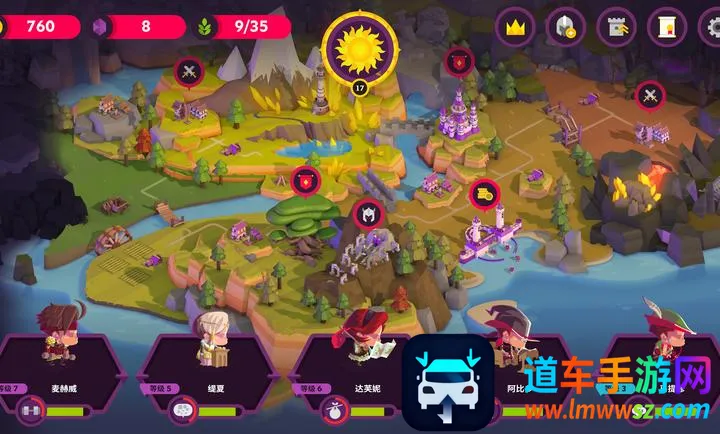Open the castle upgrade menu

pyautogui.click(x=616, y=27)
